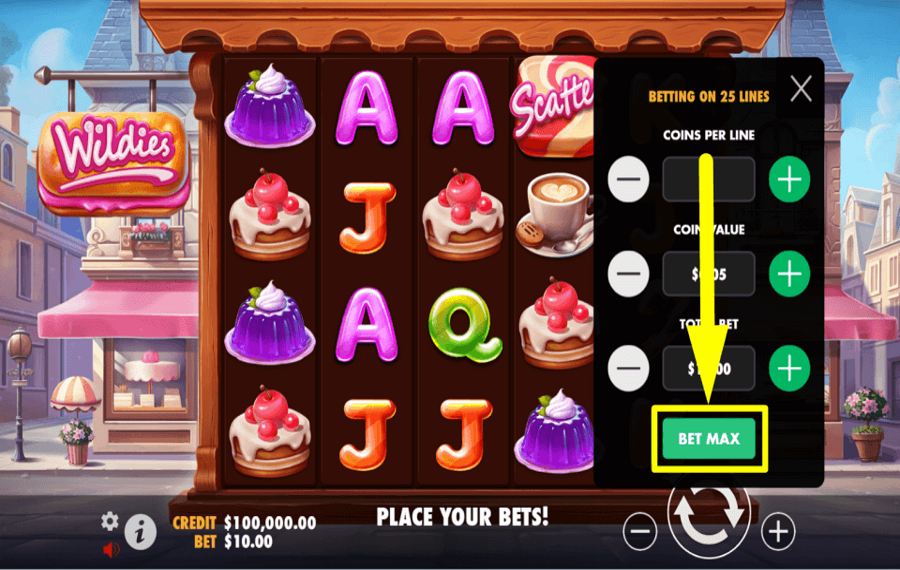This screenshot has height=570, width=900.
Task: Decrease the total bet in panel
Action: pyautogui.click(x=629, y=368)
